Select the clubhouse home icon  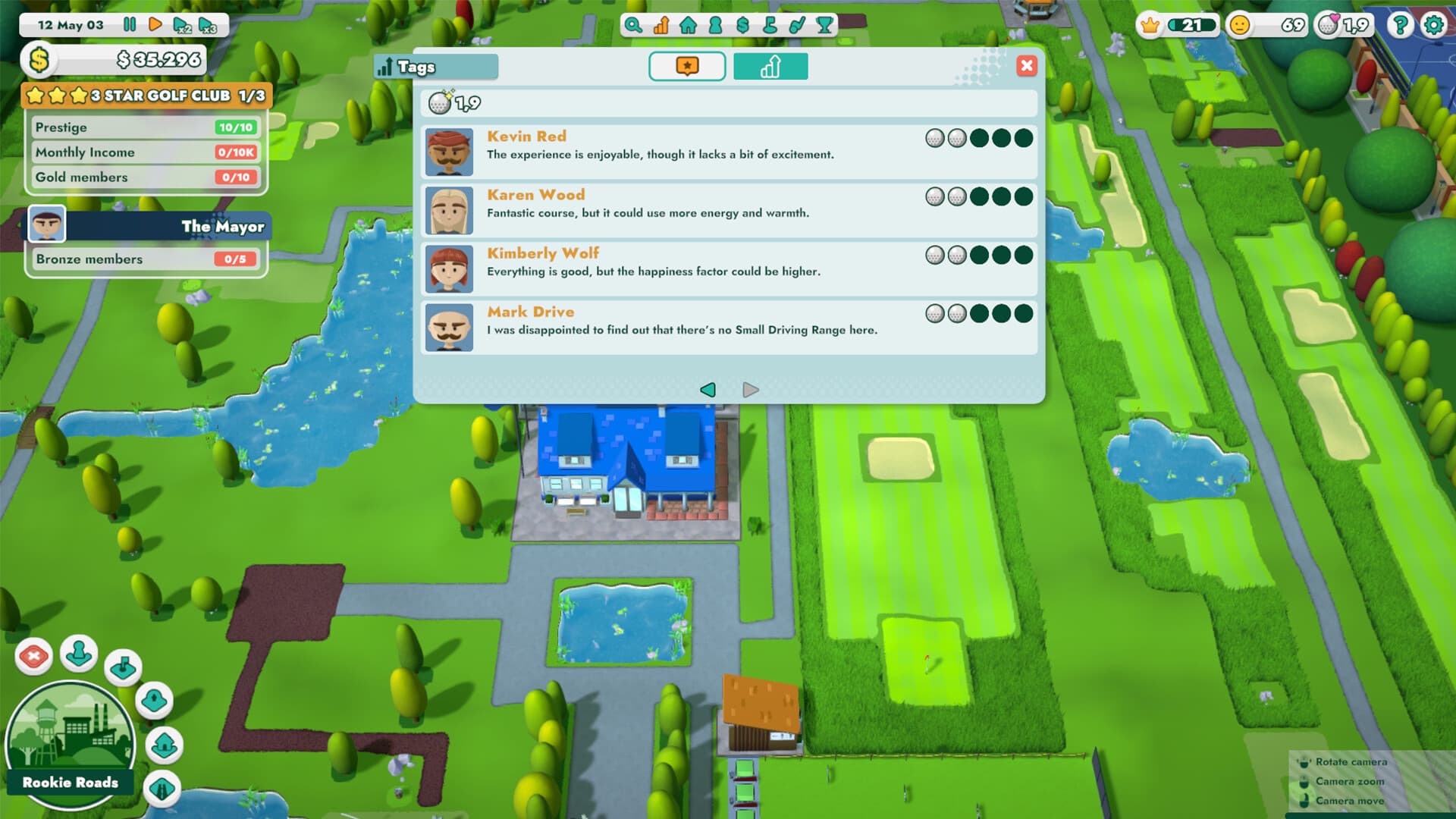[689, 25]
